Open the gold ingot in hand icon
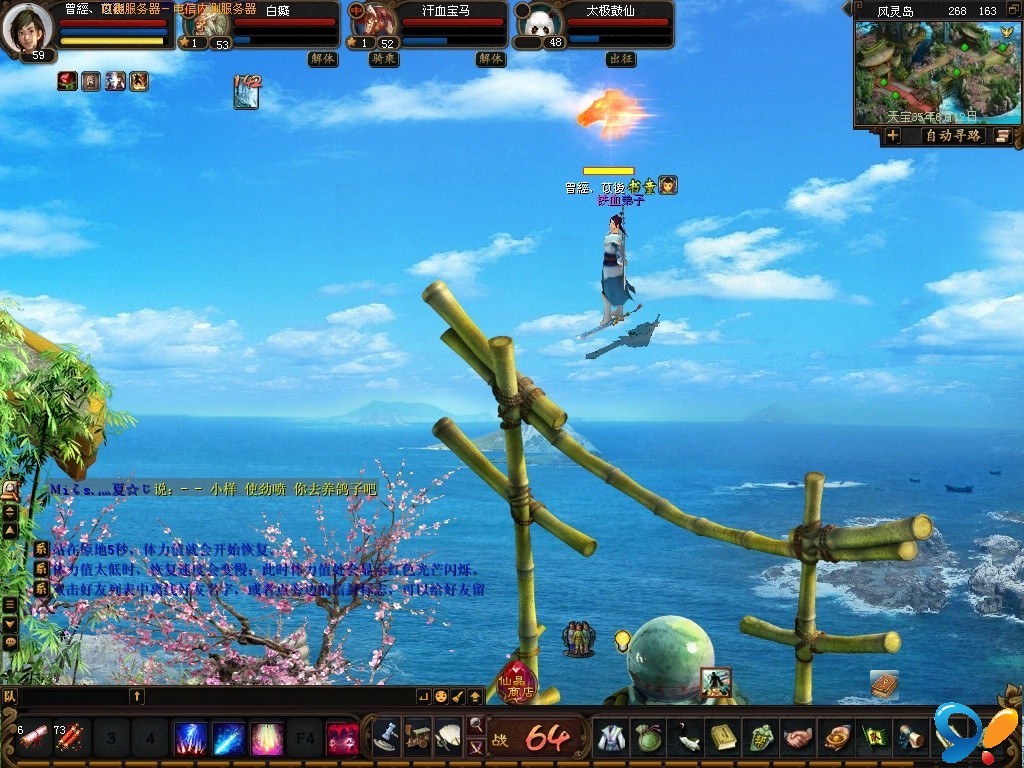1024x768 pixels. coord(835,738)
